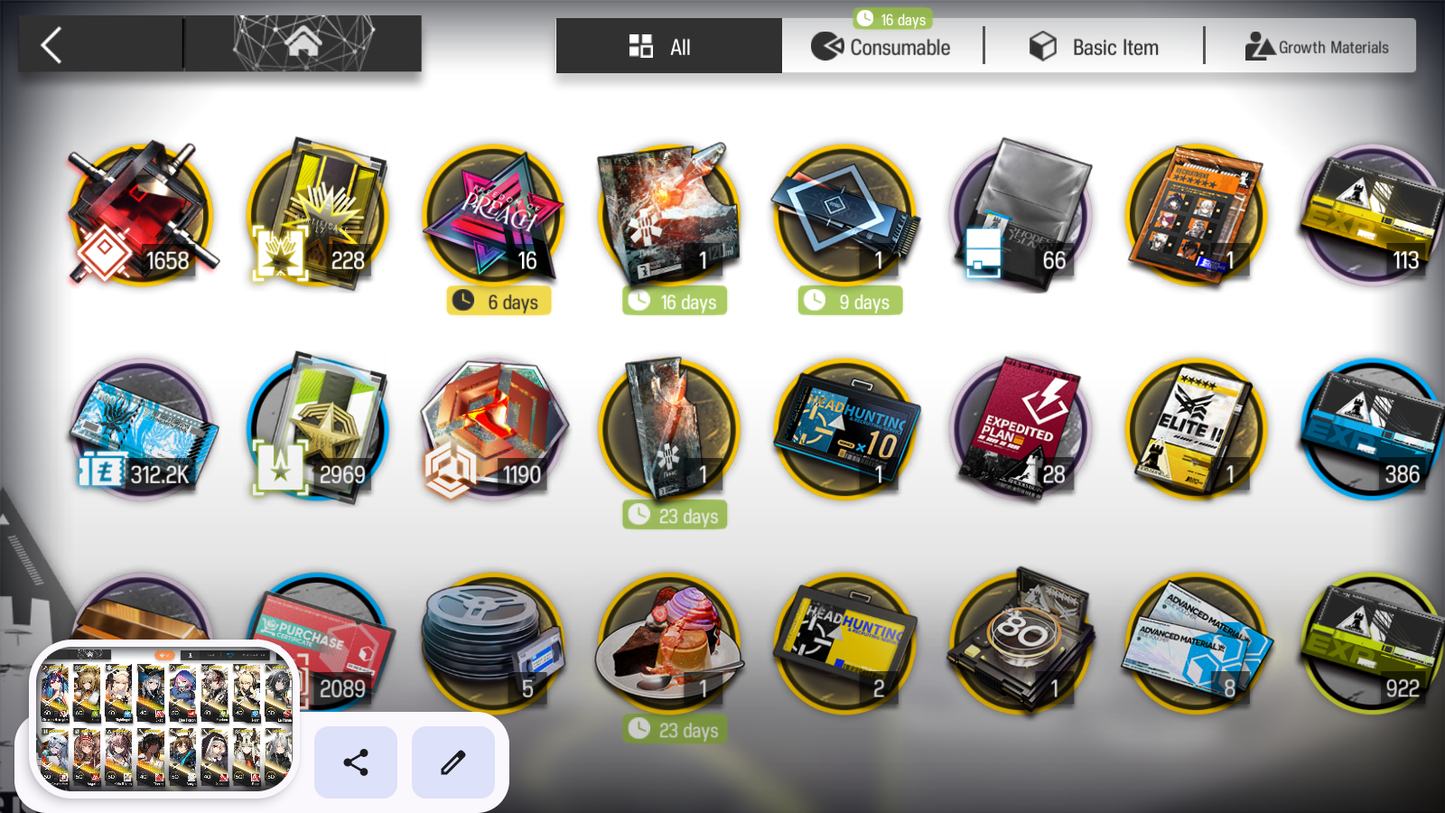Image resolution: width=1445 pixels, height=813 pixels.
Task: Open the Consumable tab
Action: [882, 47]
